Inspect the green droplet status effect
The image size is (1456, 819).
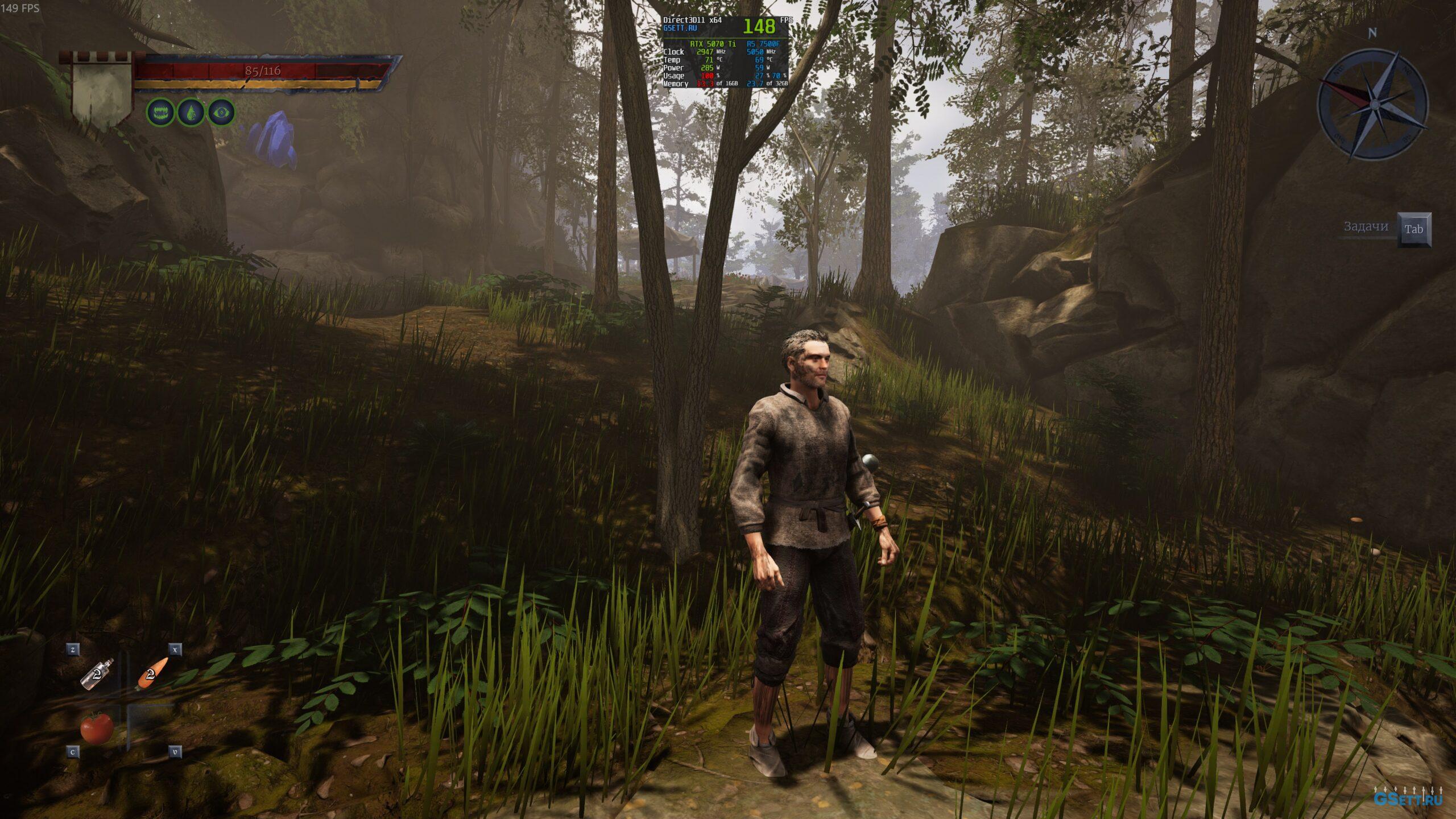(x=191, y=112)
